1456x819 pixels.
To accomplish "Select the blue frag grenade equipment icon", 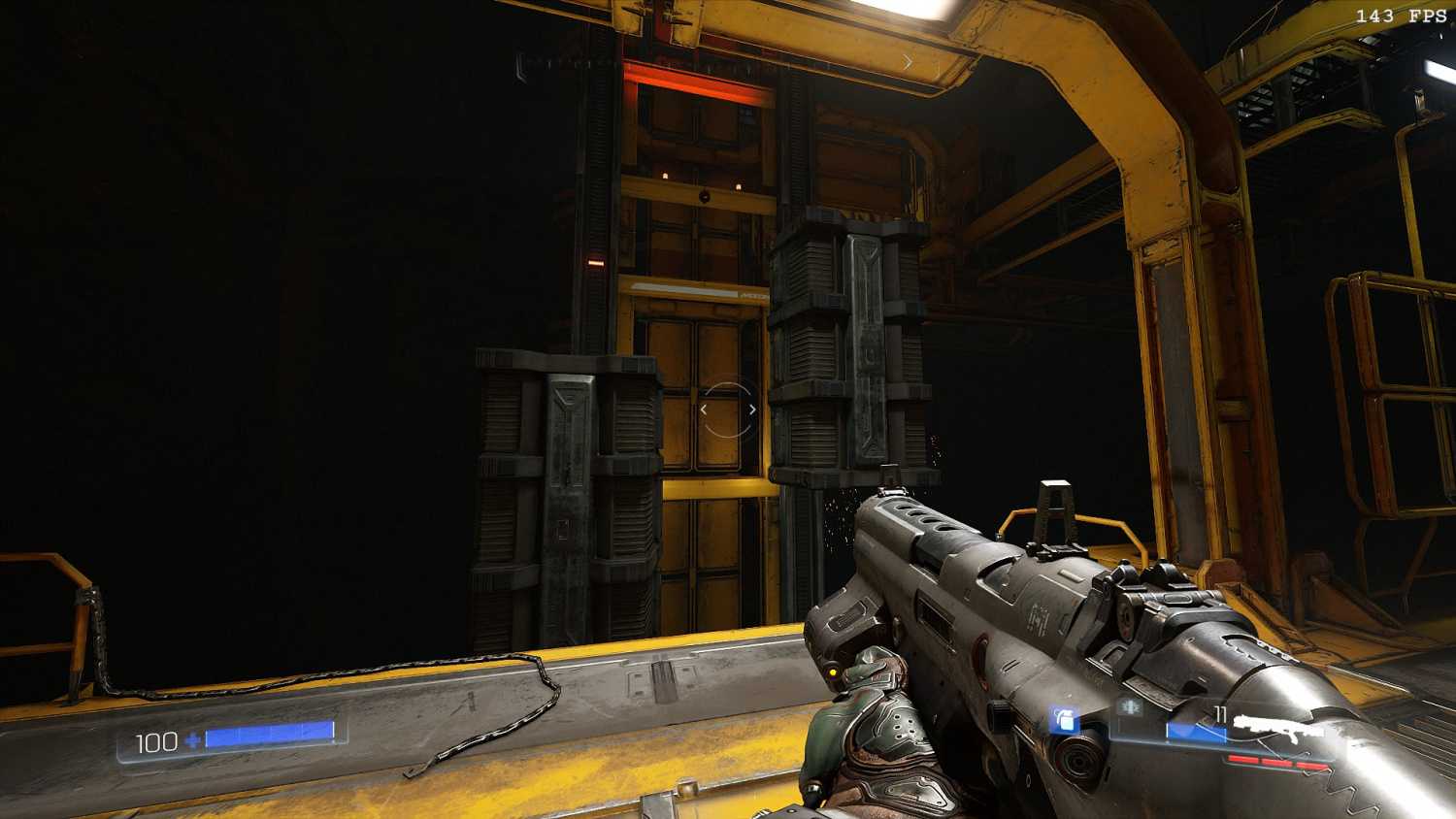I will tap(1065, 720).
